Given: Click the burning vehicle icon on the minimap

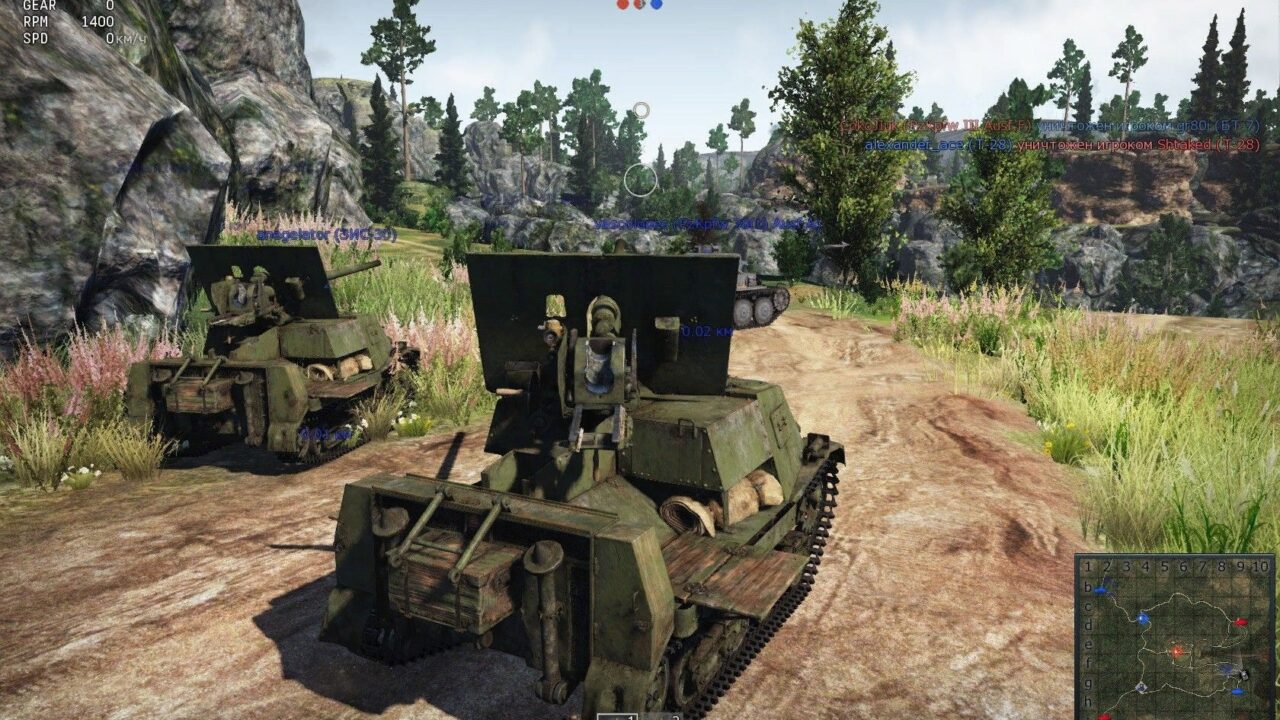Looking at the screenshot, I should point(1176,650).
